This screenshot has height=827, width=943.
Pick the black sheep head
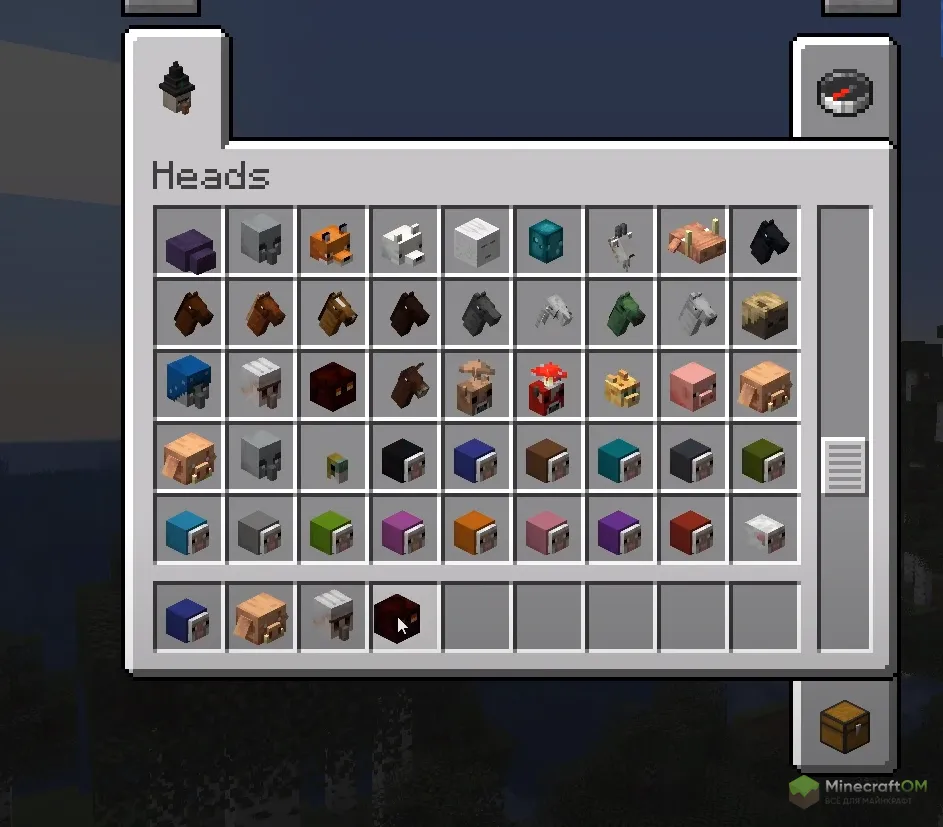[x=405, y=457]
